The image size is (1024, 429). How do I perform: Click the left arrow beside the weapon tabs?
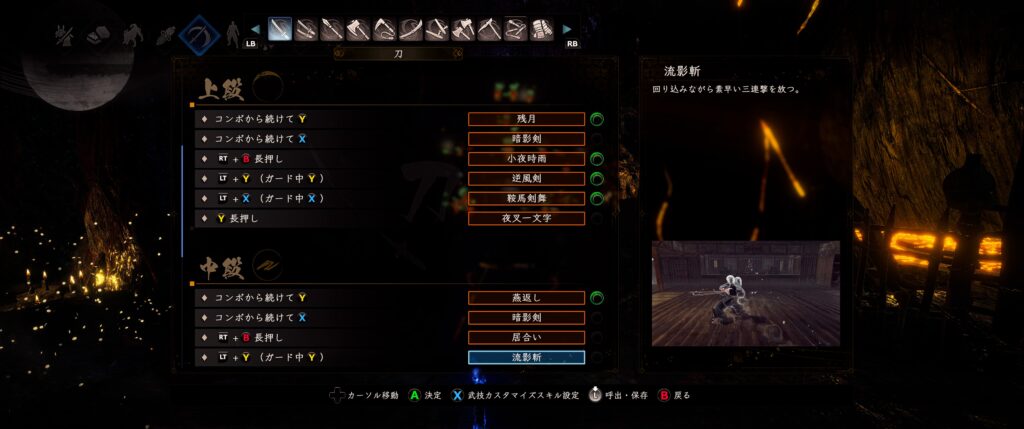pos(254,30)
